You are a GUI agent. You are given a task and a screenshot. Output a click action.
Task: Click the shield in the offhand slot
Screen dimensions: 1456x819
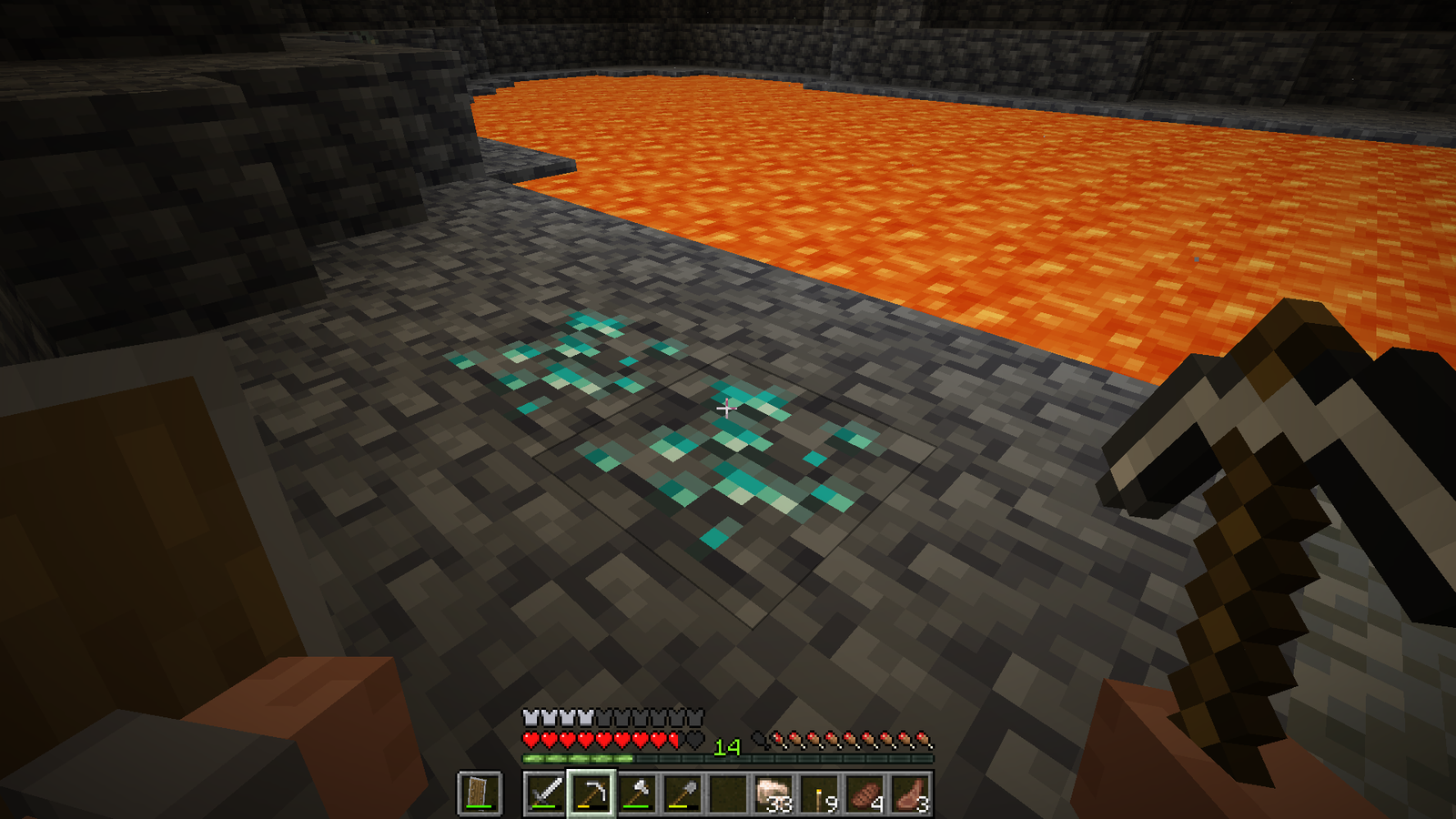[480, 794]
